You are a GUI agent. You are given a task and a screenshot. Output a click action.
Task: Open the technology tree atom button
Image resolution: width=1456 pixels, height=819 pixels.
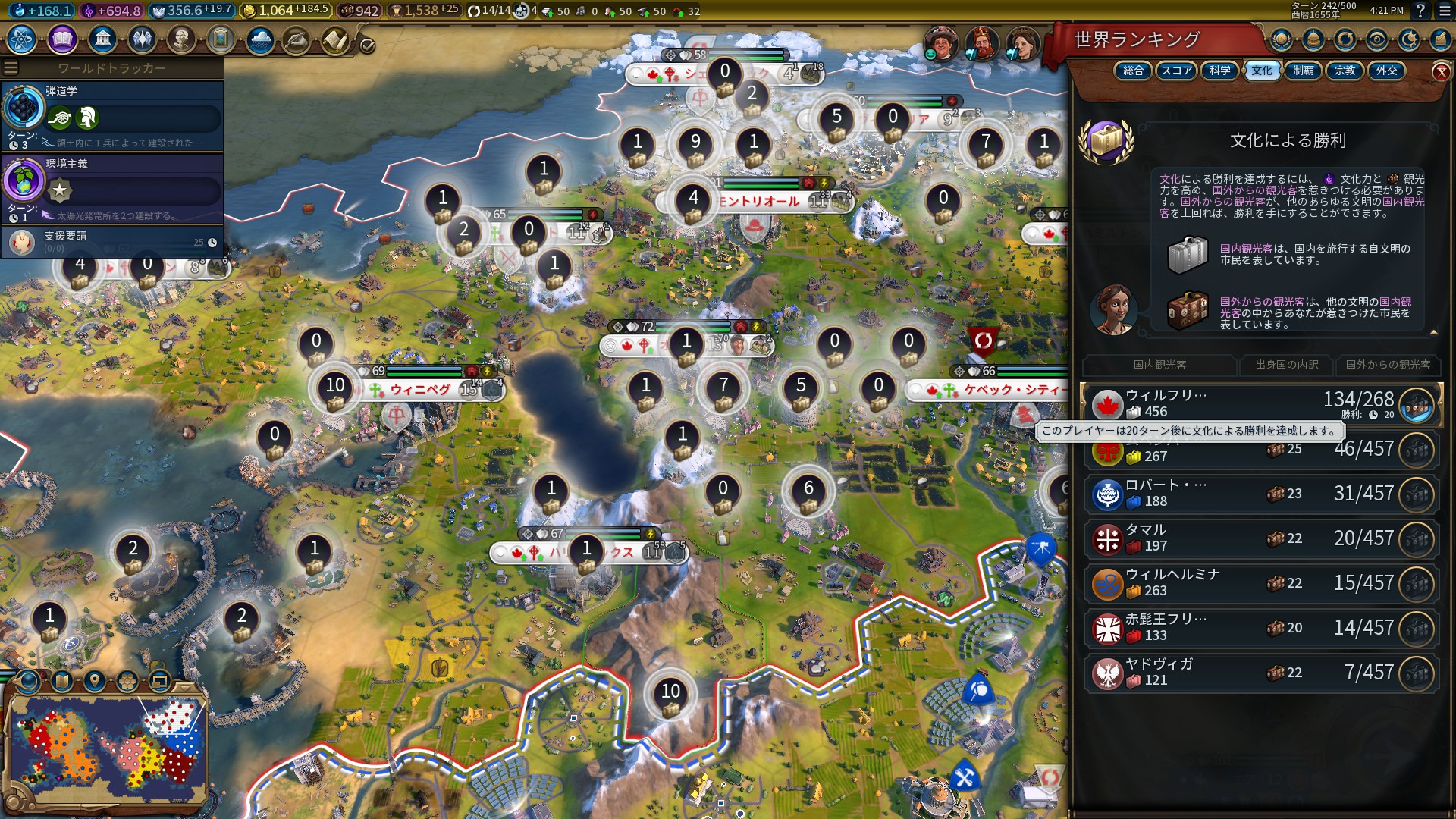[x=21, y=39]
